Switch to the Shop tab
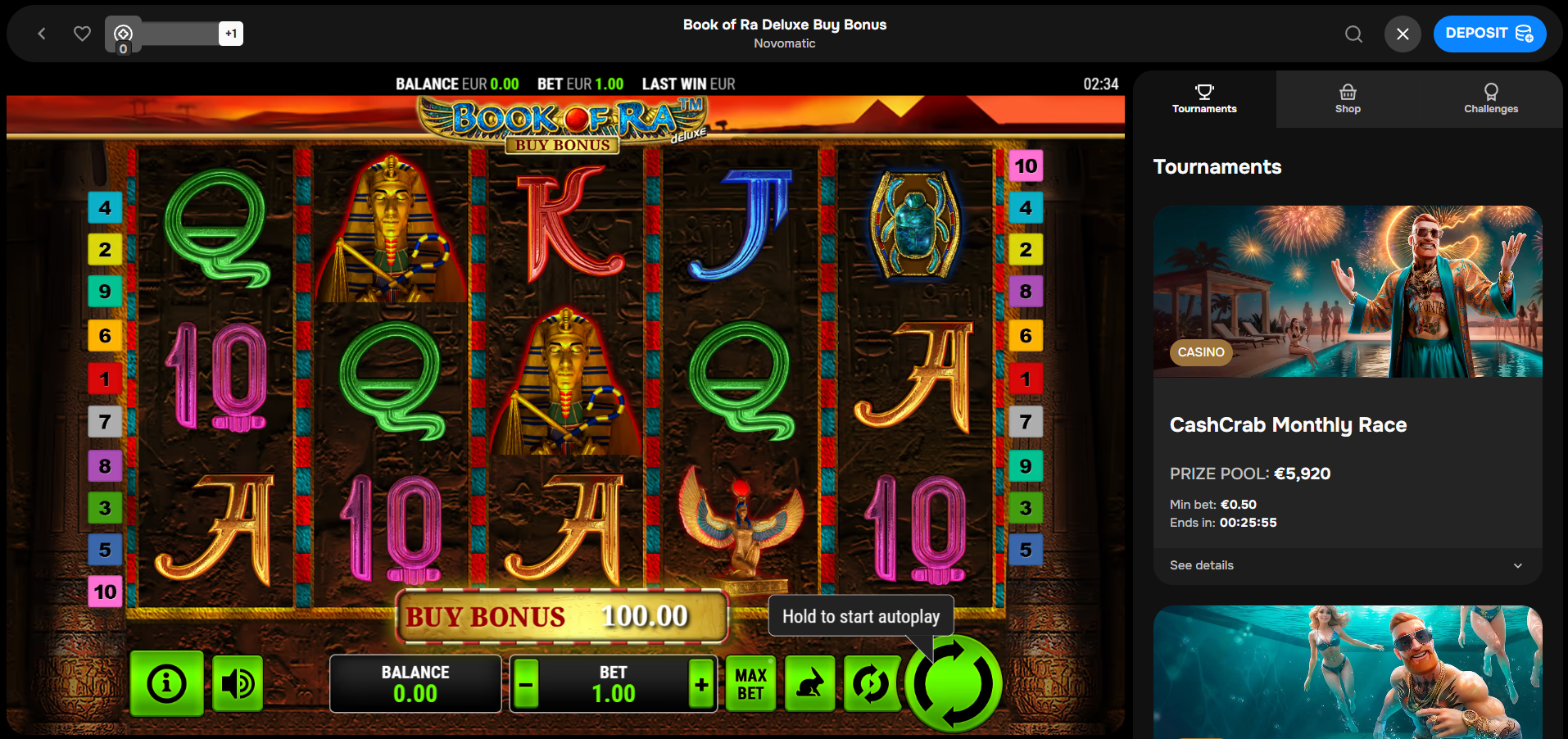This screenshot has height=739, width=1568. pos(1348,99)
